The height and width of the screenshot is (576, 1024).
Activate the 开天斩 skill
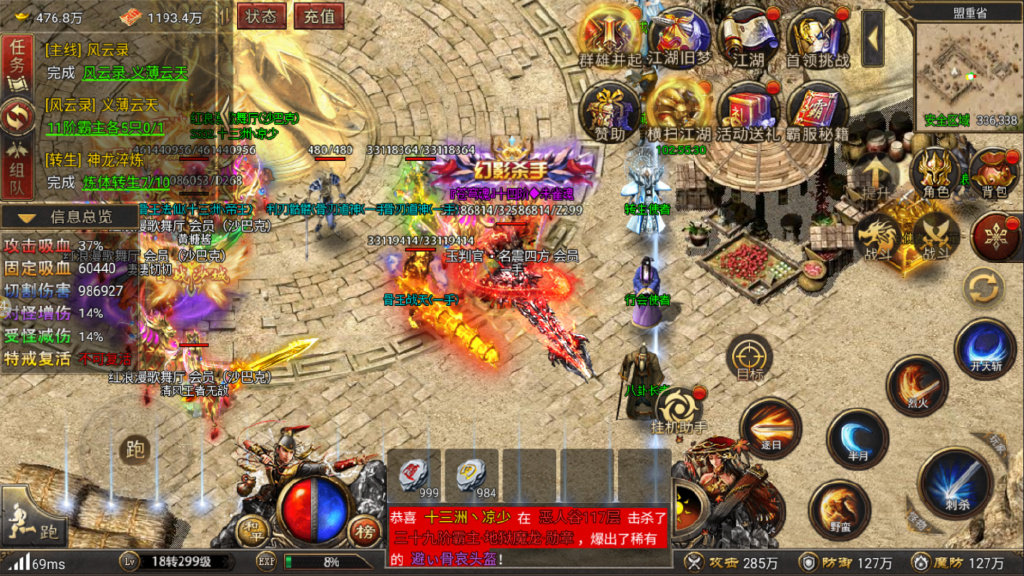[x=986, y=346]
